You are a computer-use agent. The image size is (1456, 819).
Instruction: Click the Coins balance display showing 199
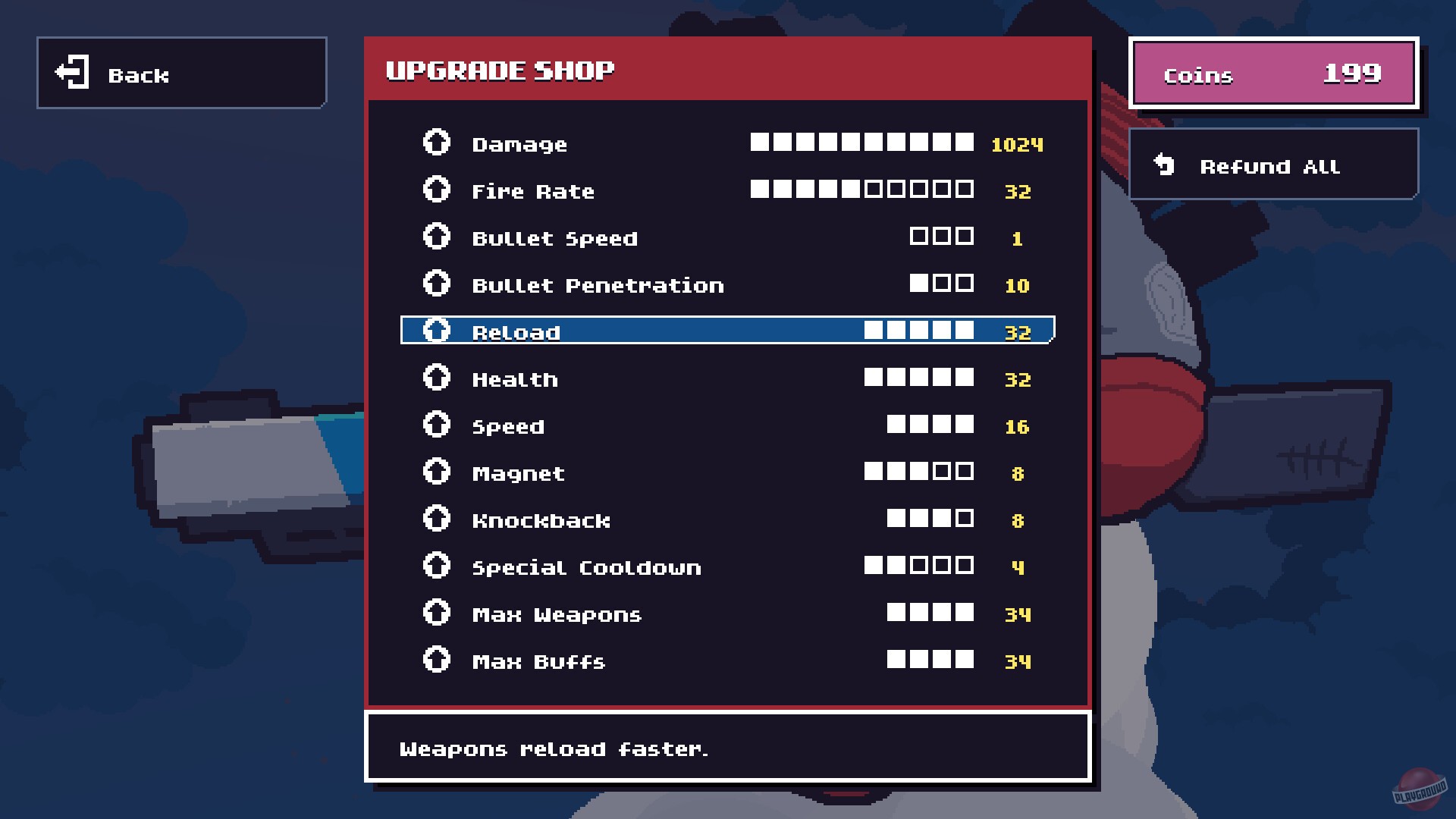point(1272,74)
